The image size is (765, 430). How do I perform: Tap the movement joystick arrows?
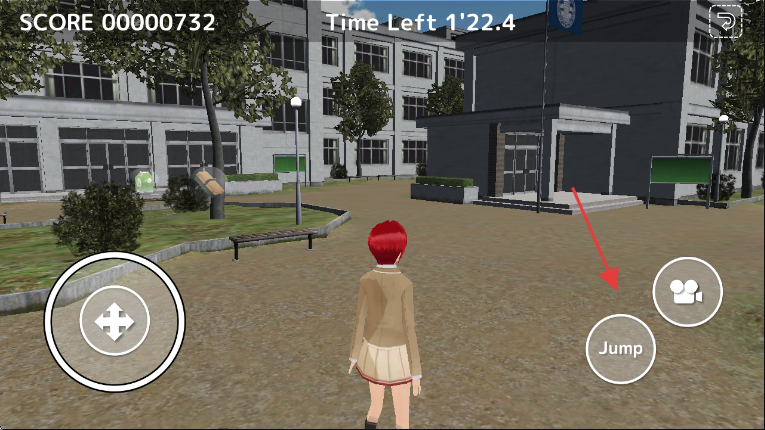114,322
